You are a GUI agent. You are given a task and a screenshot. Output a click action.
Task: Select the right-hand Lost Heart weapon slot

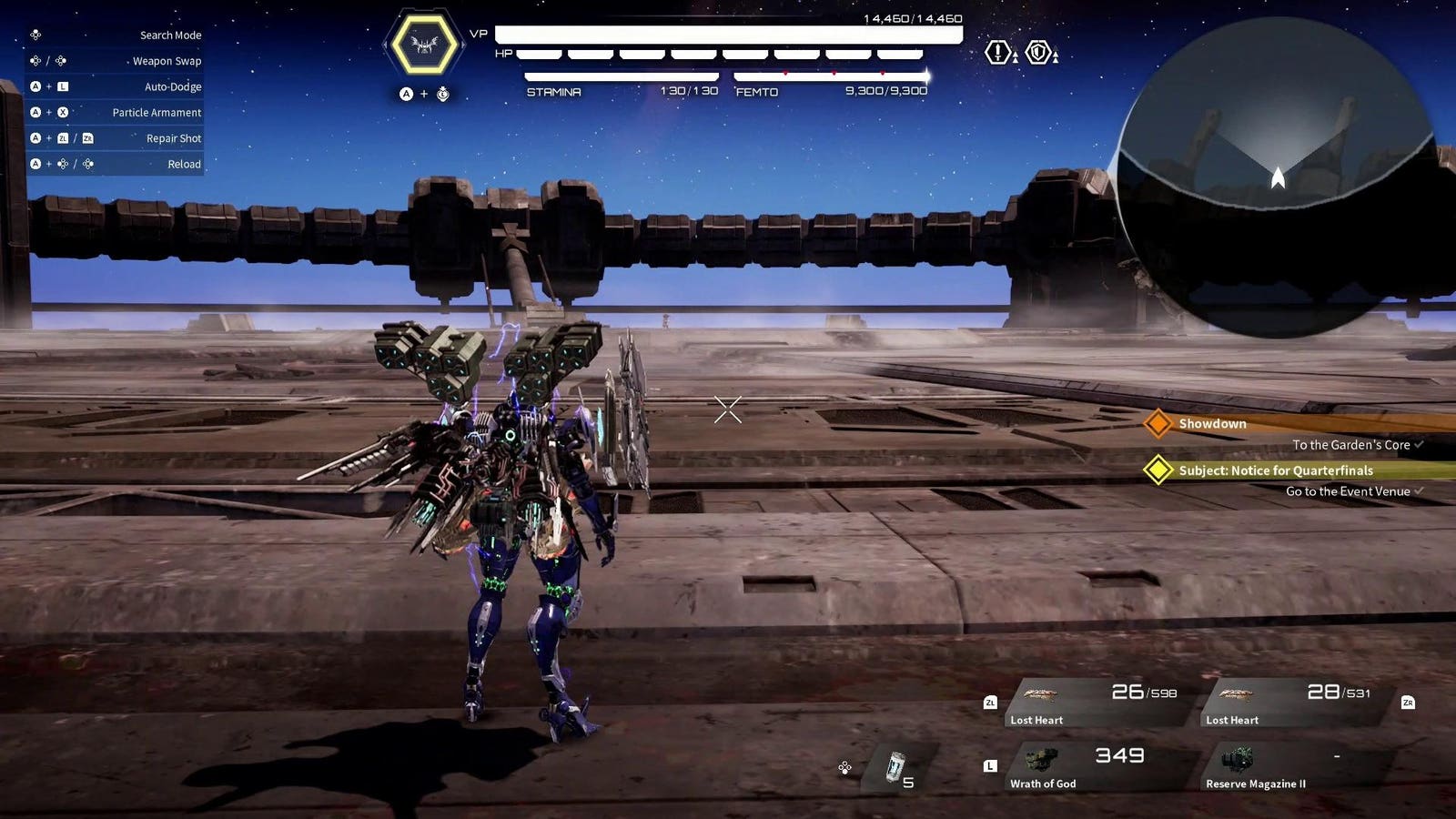pos(1292,703)
